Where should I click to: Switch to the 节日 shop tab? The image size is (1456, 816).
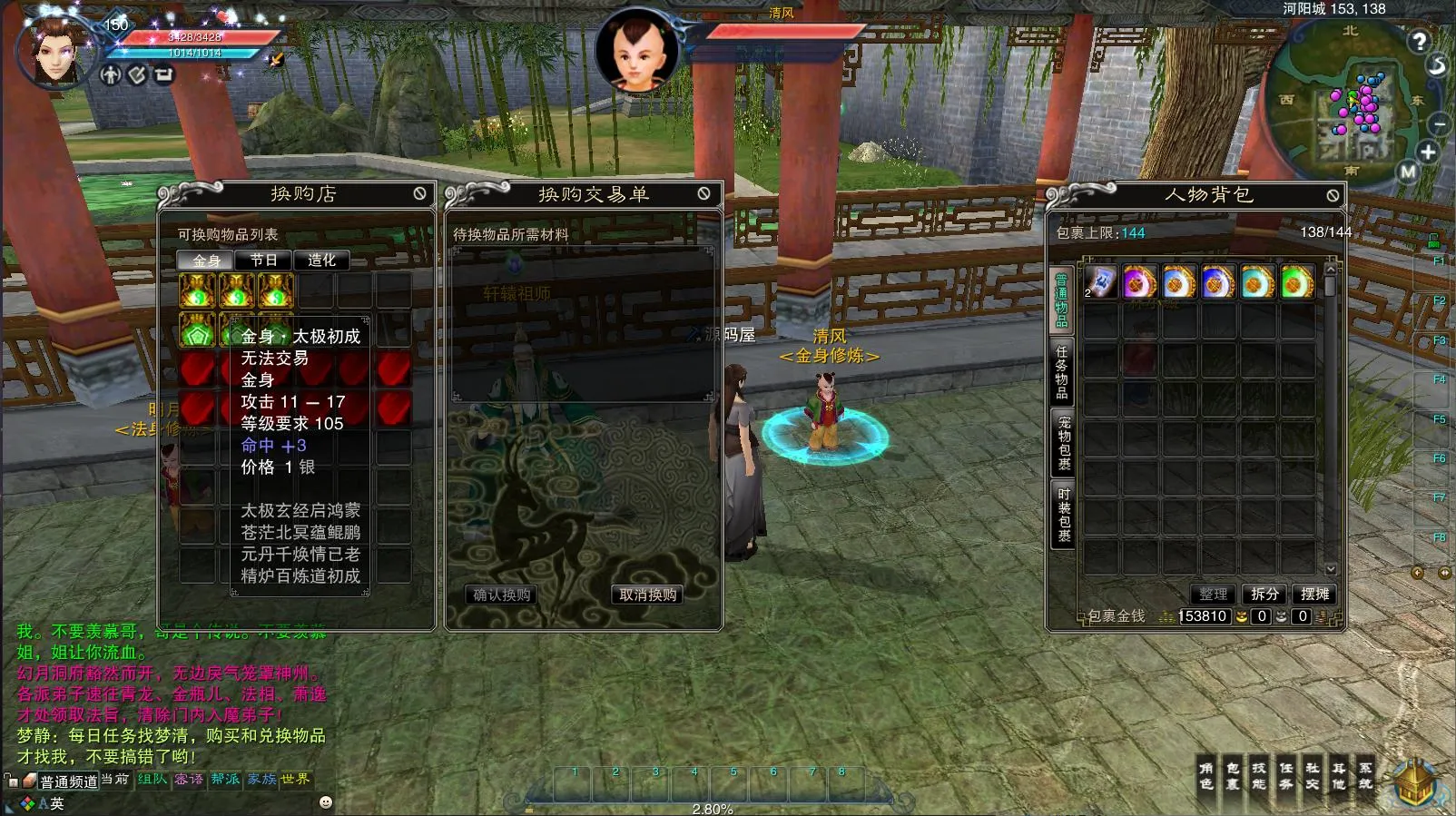tap(263, 261)
